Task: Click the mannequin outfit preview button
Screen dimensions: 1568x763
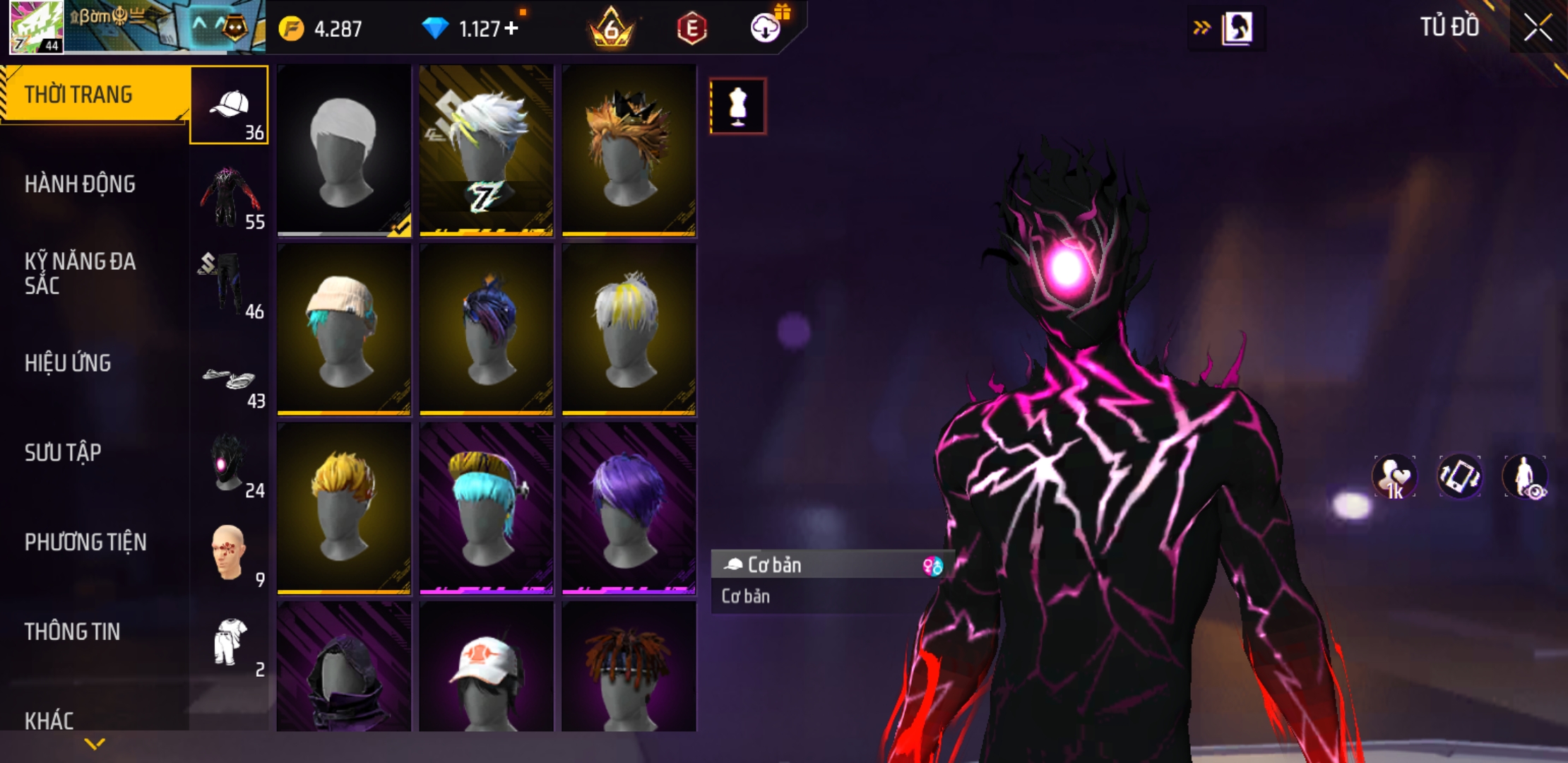Action: tap(737, 107)
